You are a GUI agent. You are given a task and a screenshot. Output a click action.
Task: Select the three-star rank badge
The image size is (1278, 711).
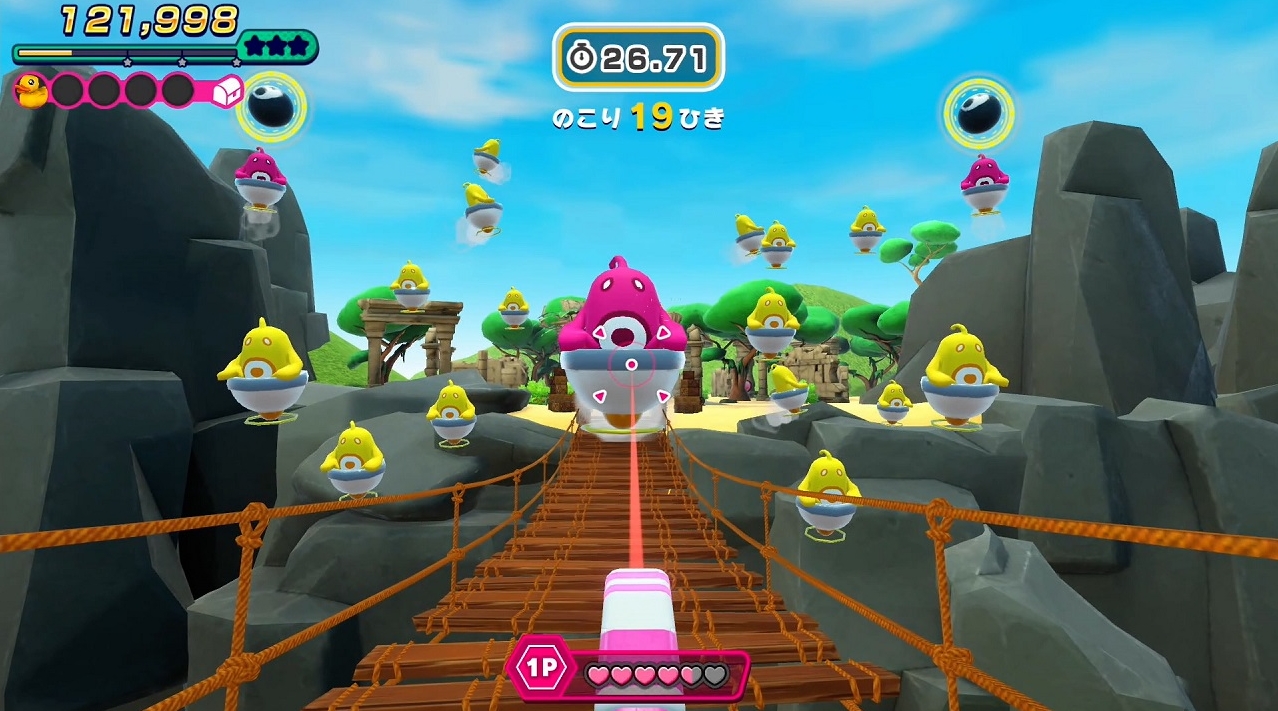pos(277,46)
